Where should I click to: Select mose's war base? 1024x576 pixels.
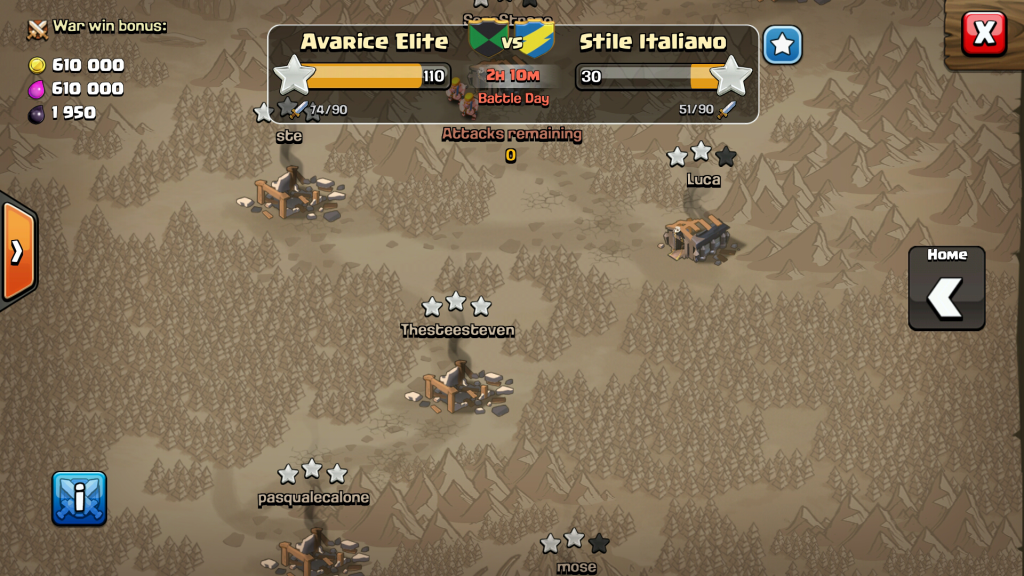pos(575,565)
